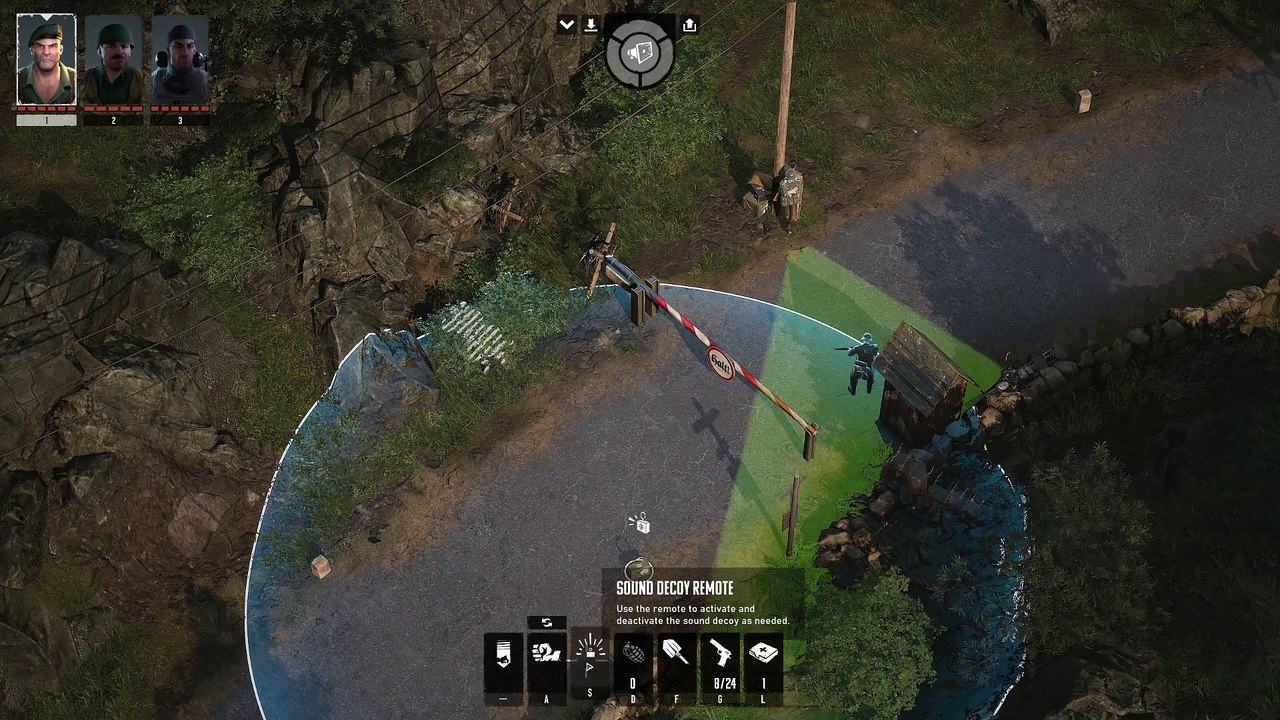Click the downward chevron button at top
This screenshot has width=1280, height=720.
click(x=566, y=25)
